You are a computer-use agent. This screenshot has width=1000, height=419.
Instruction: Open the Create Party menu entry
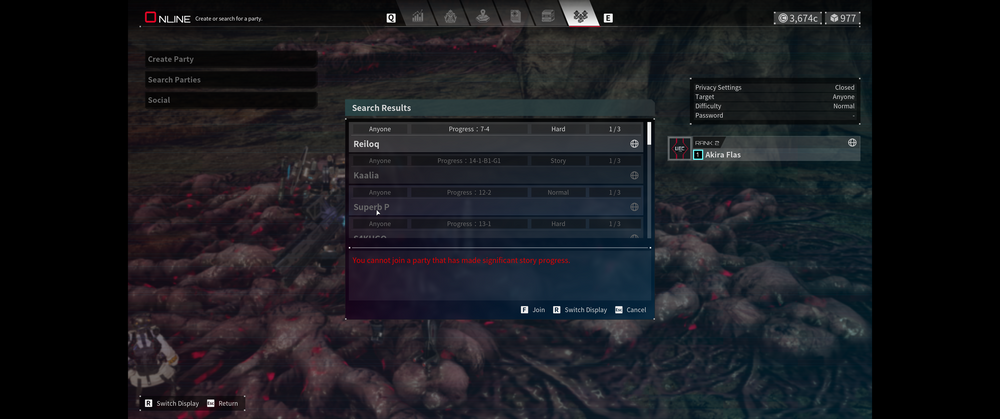pyautogui.click(x=230, y=59)
